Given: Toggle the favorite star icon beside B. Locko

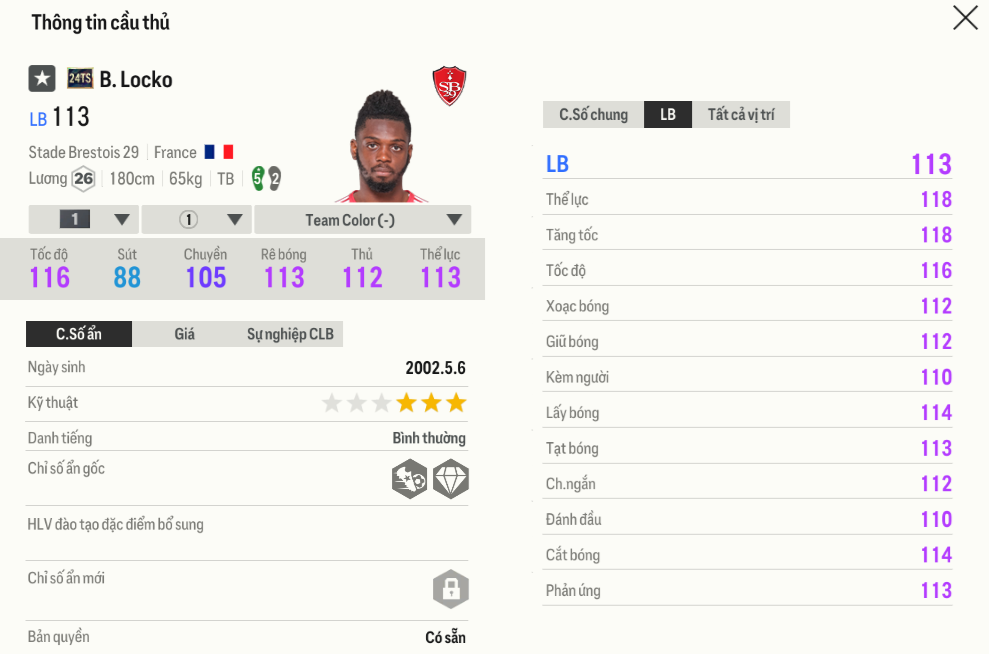Looking at the screenshot, I should coord(41,79).
